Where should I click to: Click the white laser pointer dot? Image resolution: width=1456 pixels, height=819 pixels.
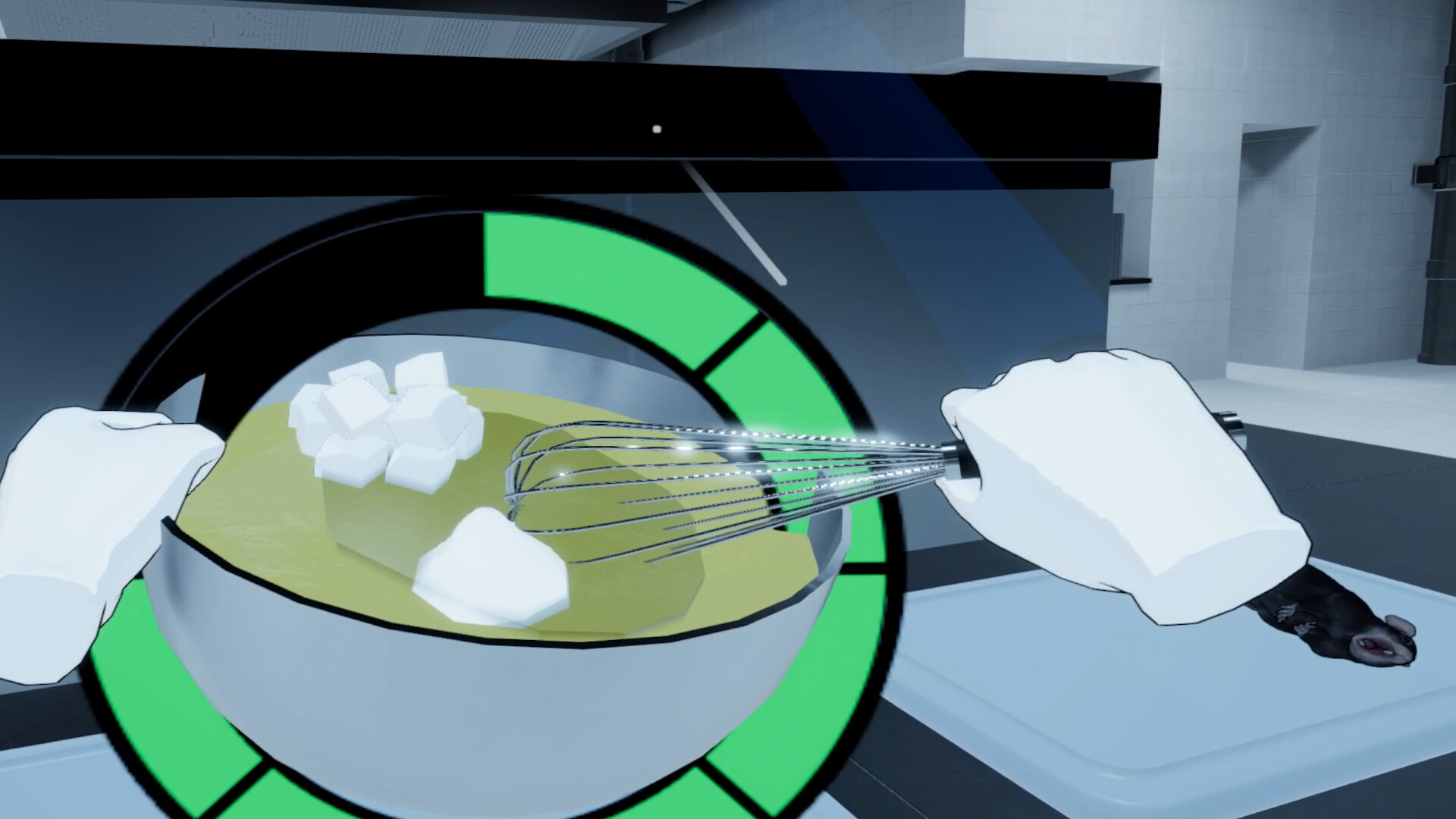[655, 130]
